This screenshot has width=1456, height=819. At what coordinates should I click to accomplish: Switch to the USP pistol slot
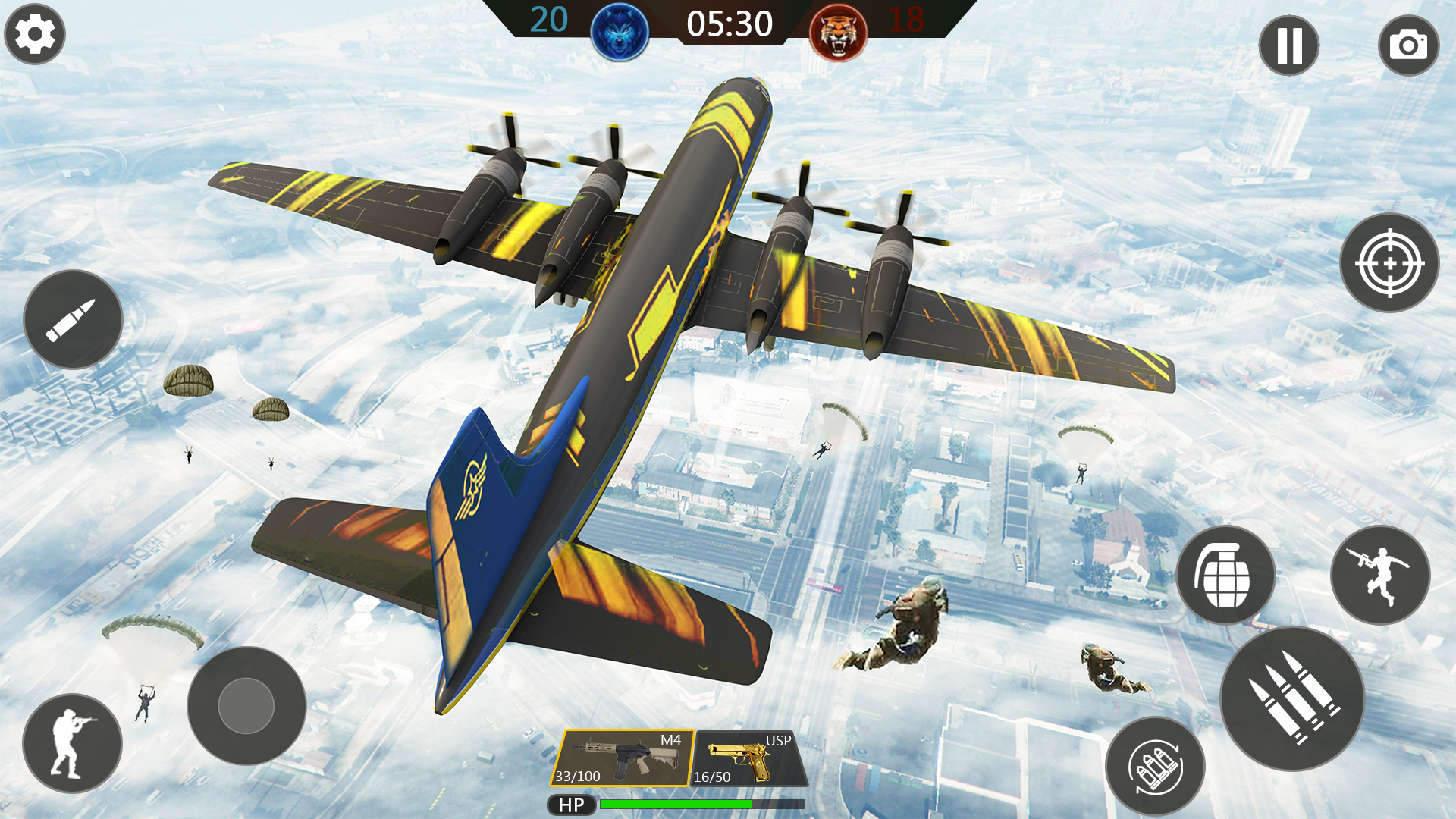pyautogui.click(x=749, y=758)
